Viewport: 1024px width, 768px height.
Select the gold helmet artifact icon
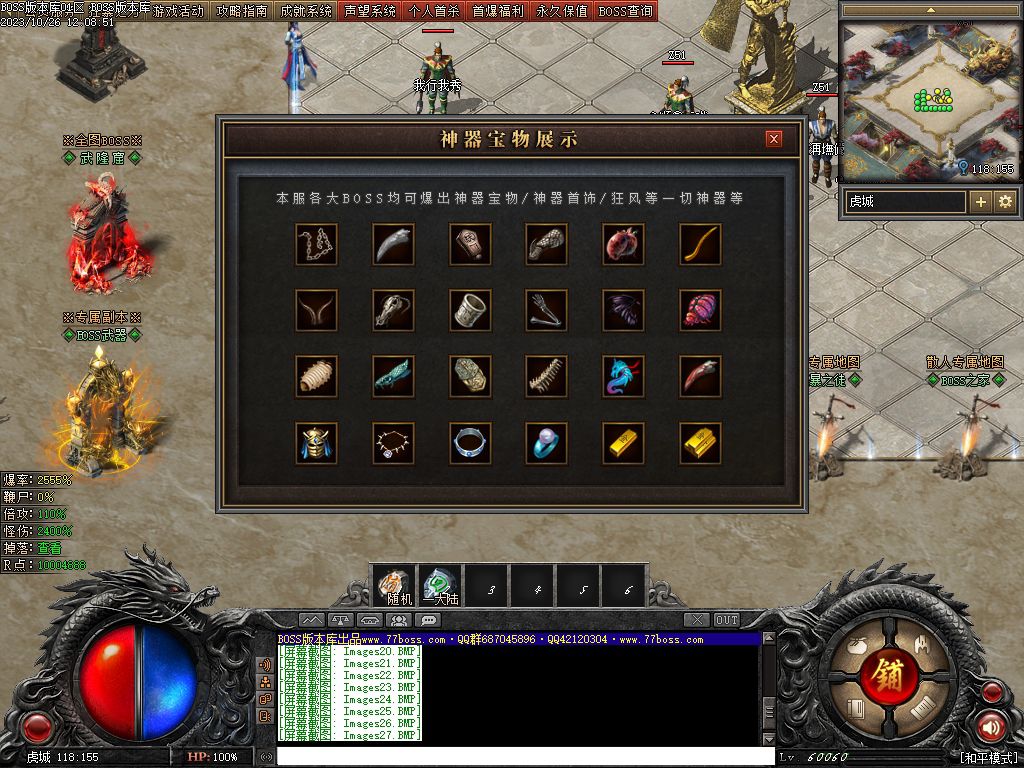(x=316, y=442)
